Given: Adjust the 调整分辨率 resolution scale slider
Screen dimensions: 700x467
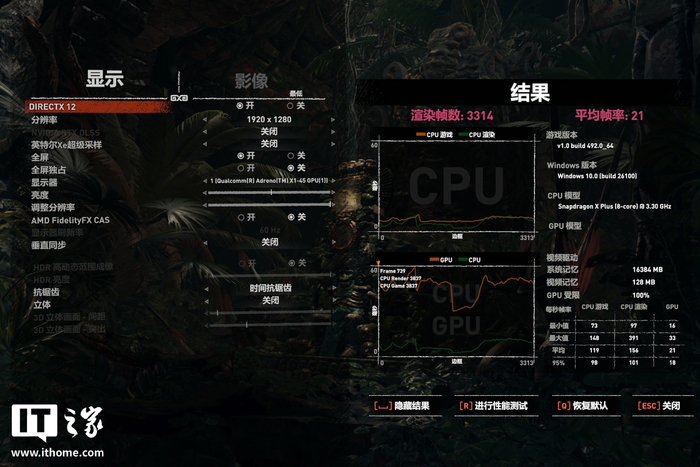Looking at the screenshot, I should (x=268, y=205).
